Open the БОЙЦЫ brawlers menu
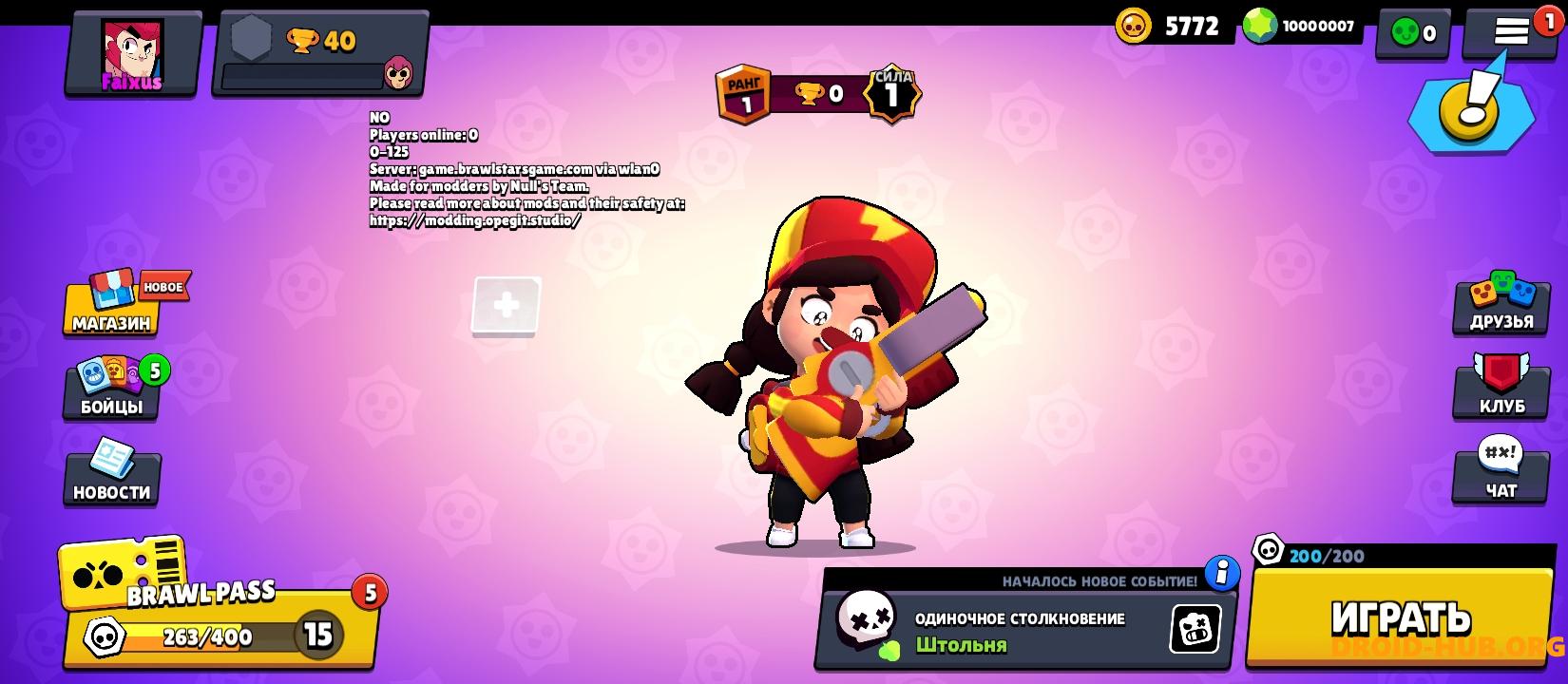 tap(110, 389)
